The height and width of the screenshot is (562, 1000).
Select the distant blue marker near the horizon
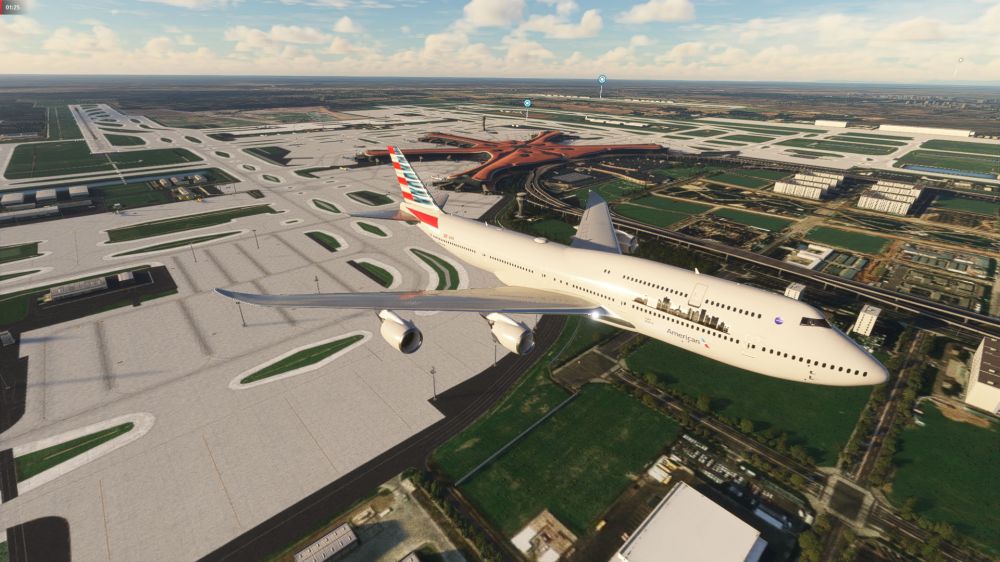(602, 79)
